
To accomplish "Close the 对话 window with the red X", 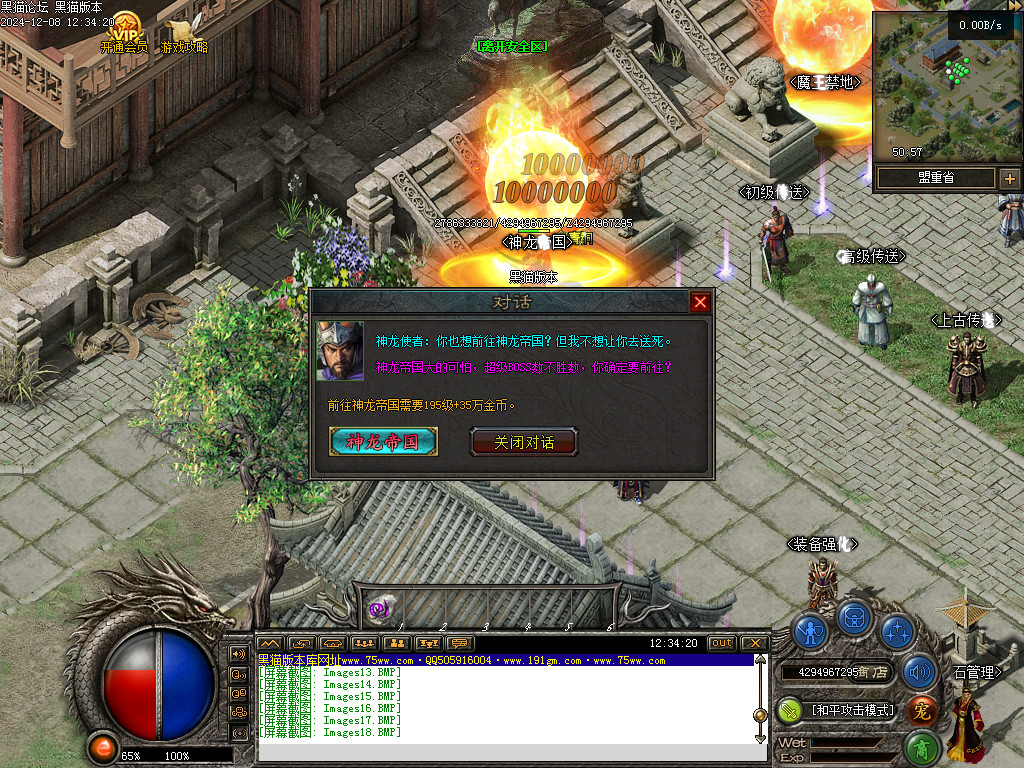I will coord(700,302).
